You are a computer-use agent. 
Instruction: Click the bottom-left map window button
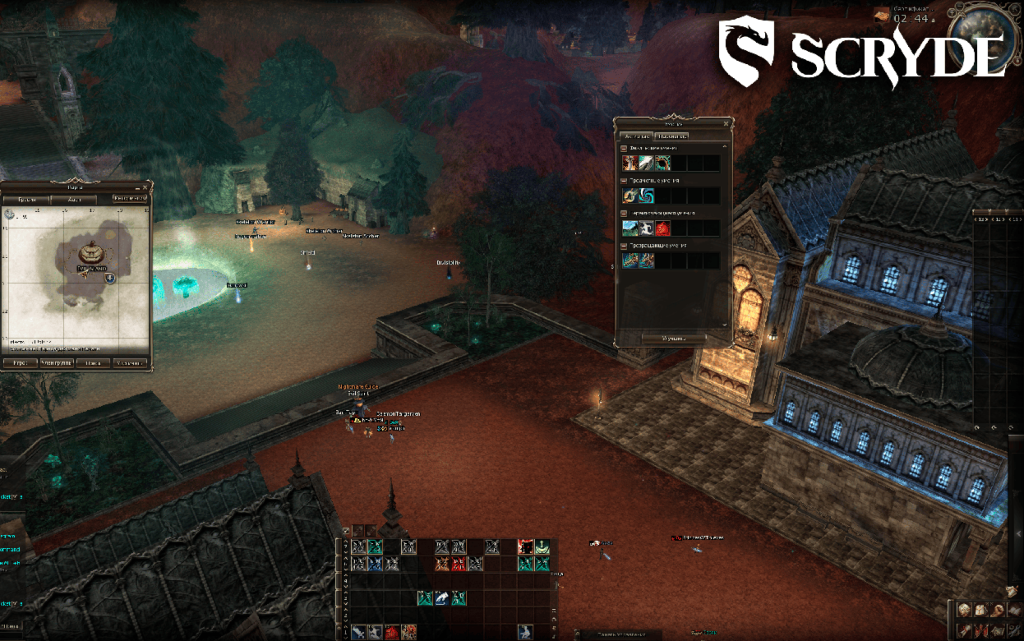(19, 363)
